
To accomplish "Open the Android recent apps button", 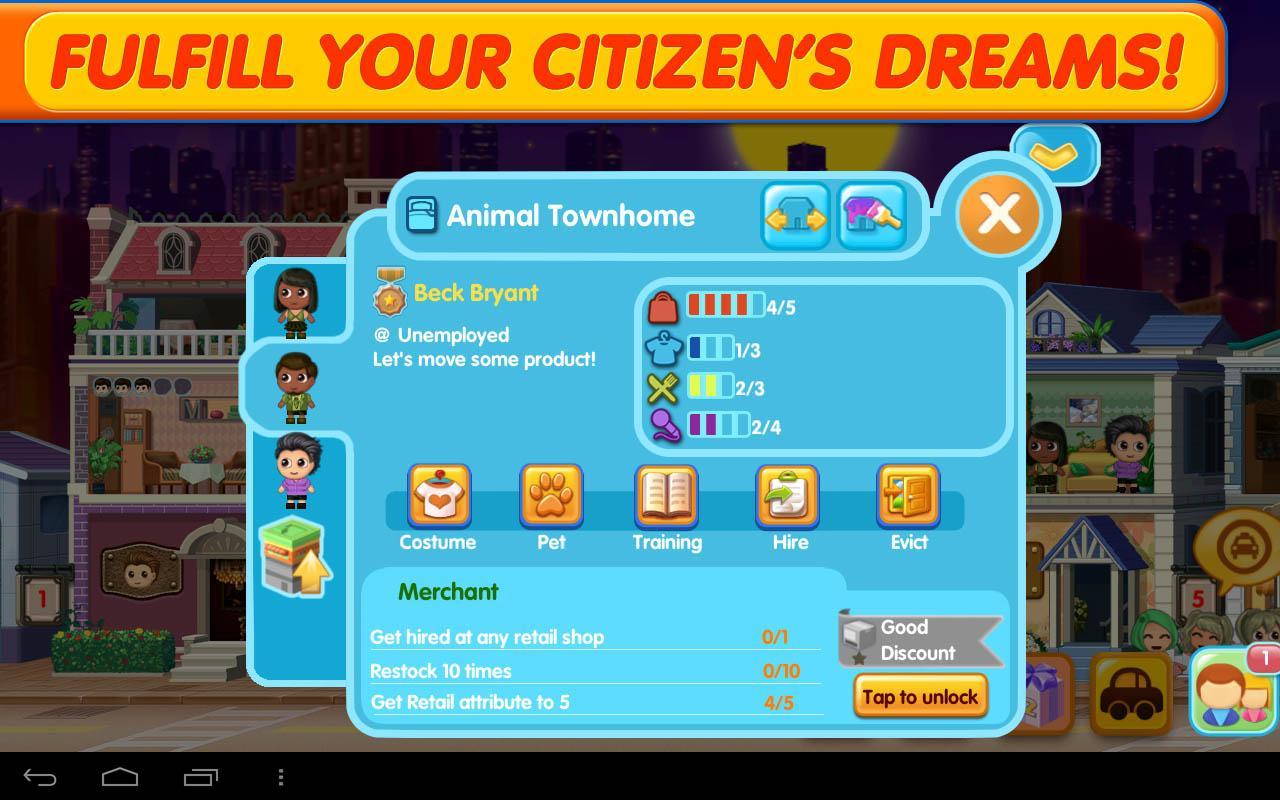I will (200, 777).
